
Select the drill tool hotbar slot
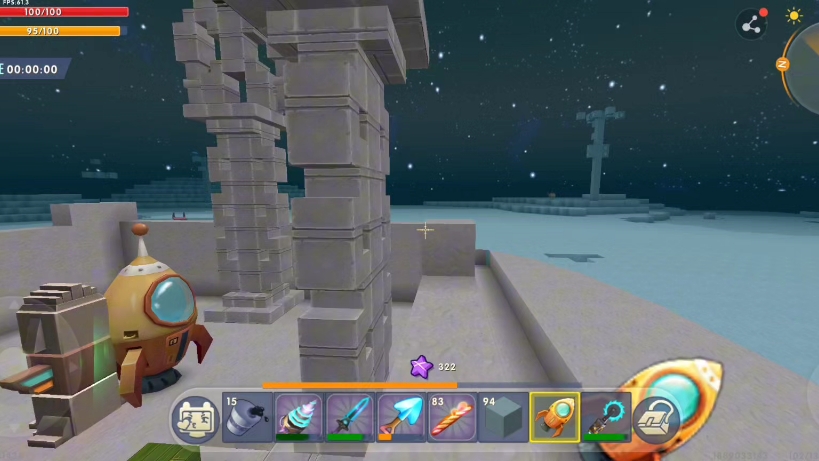[x=298, y=416]
